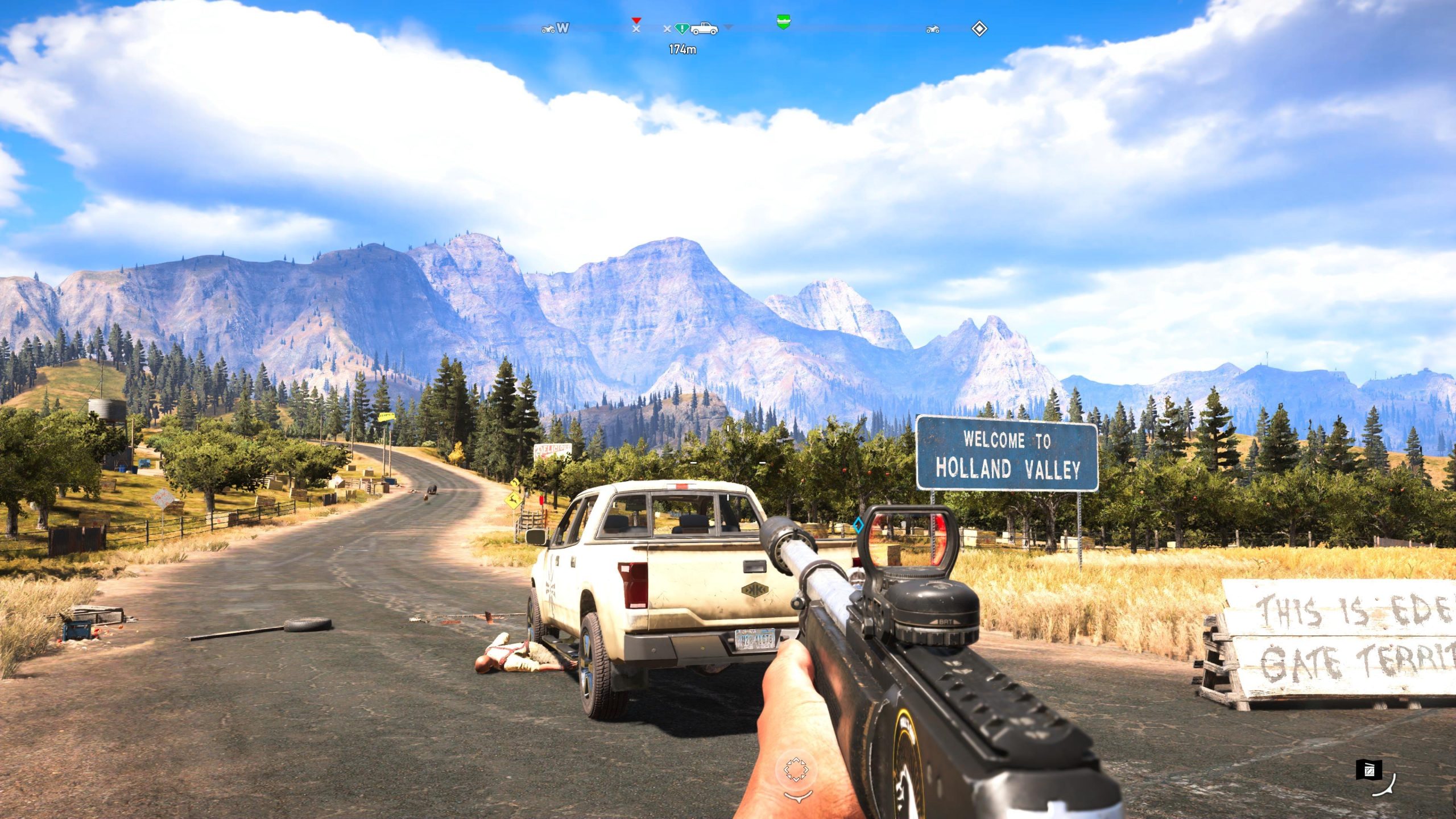The image size is (1456, 819).
Task: Open the folded map crate icon
Action: coord(1368,770)
